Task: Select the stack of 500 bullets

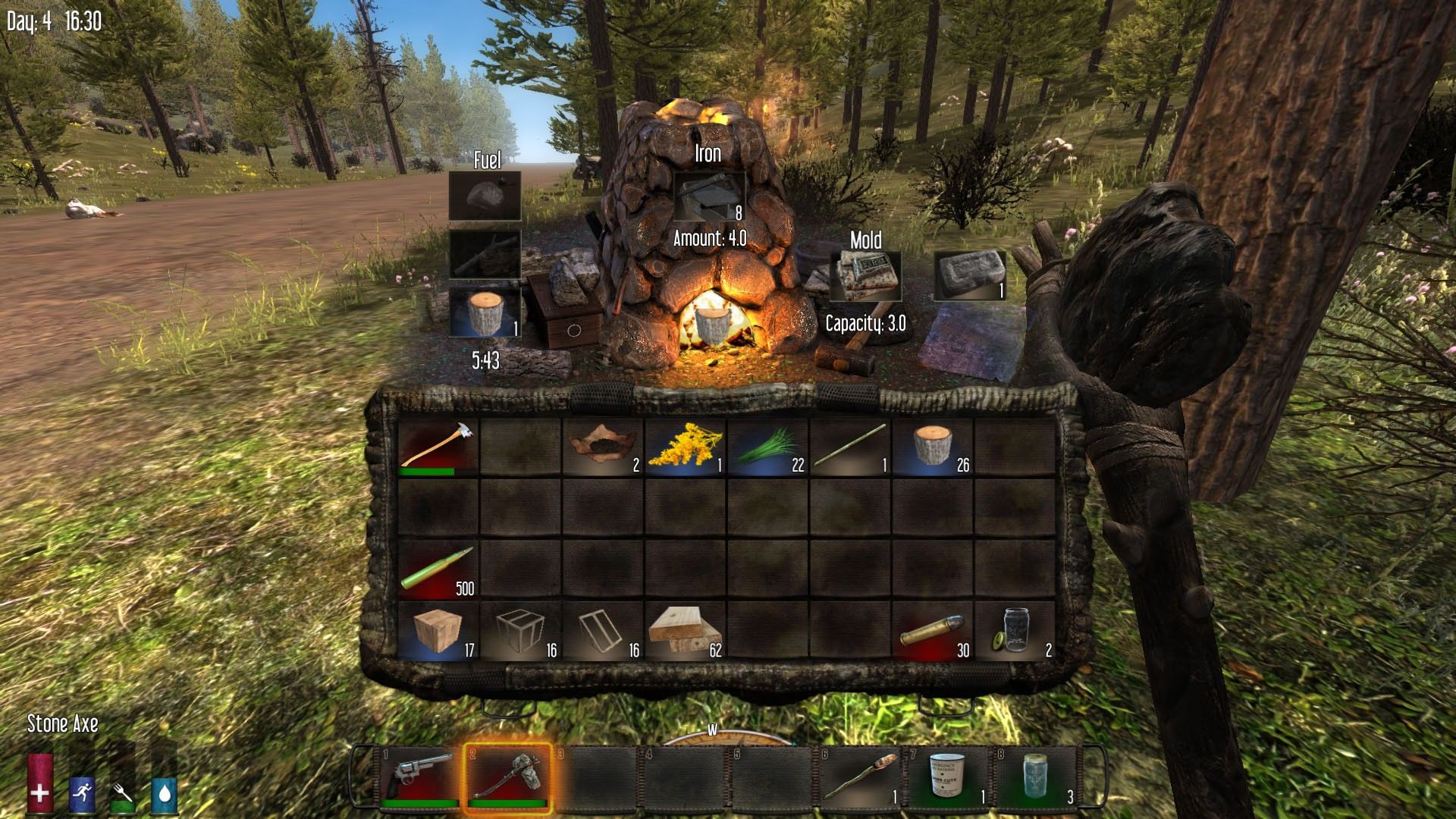Action: pyautogui.click(x=438, y=570)
